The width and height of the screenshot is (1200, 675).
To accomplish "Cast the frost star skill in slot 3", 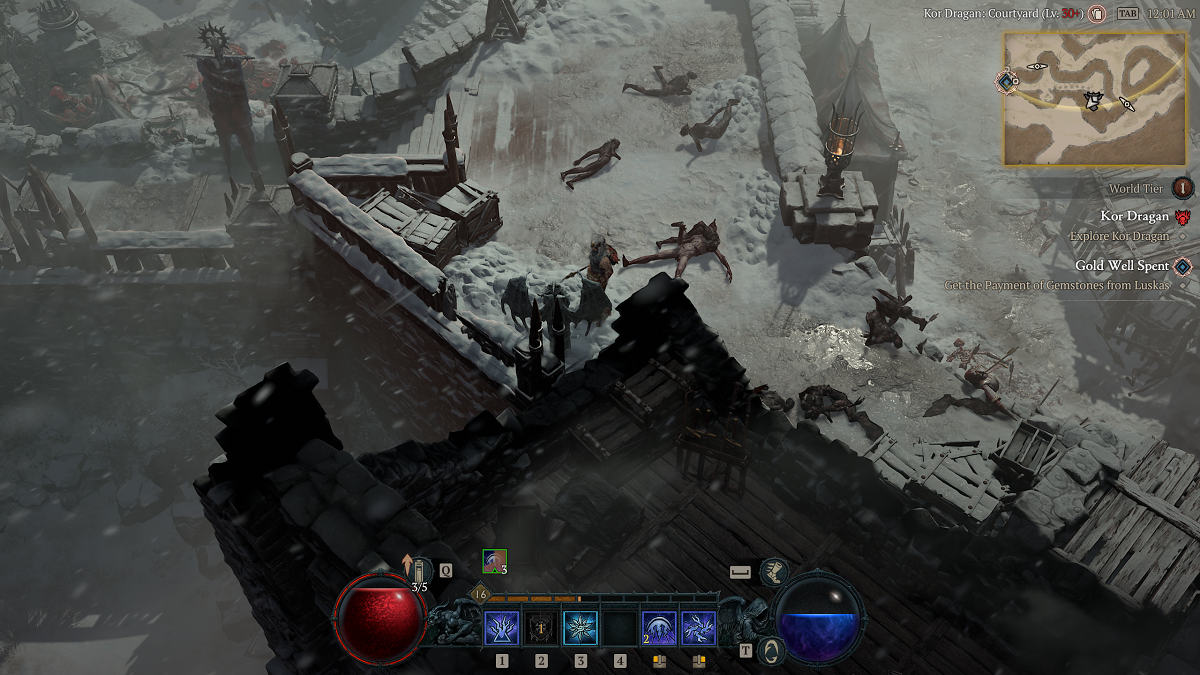I will [x=580, y=629].
